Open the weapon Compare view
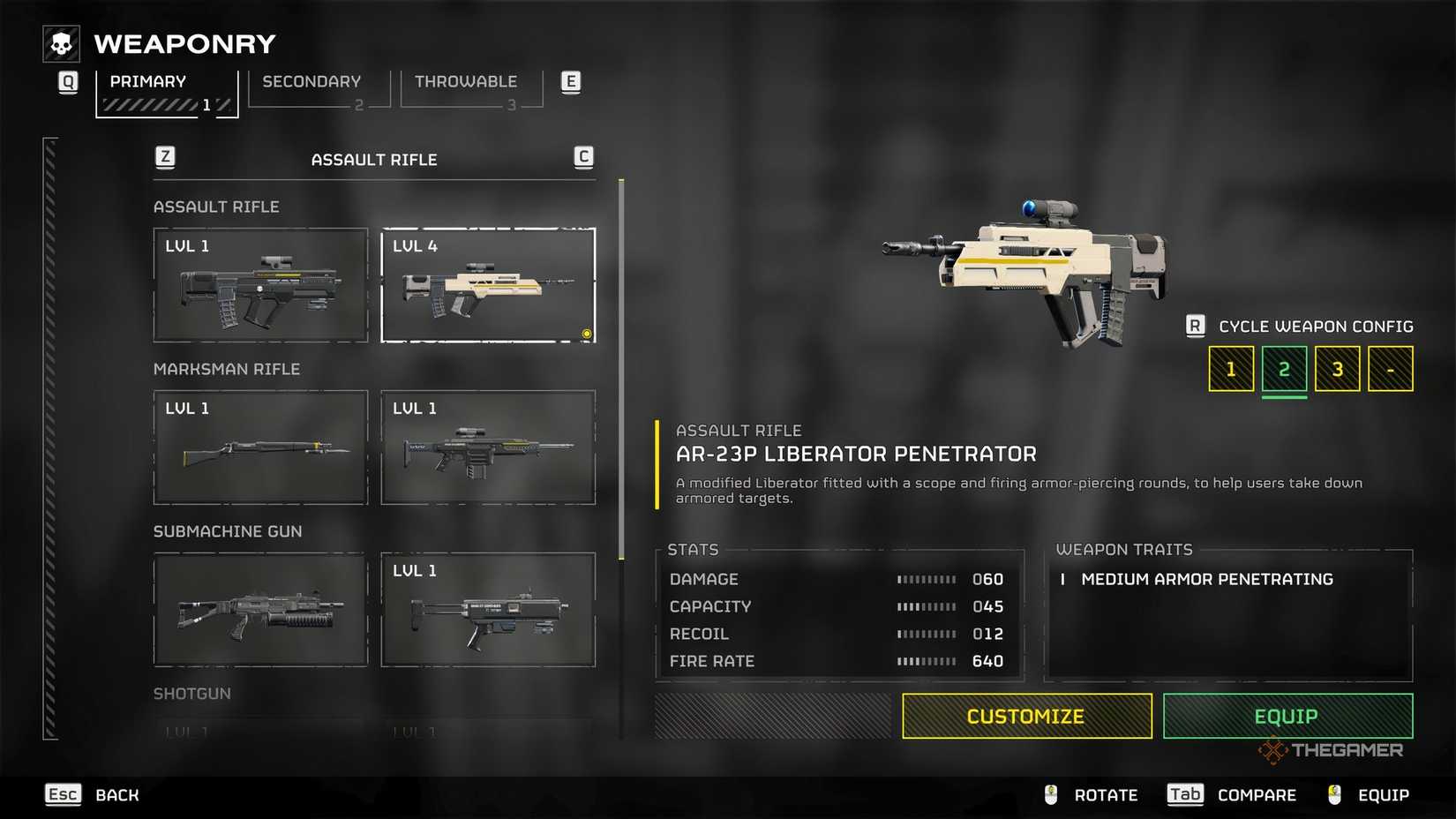Image resolution: width=1456 pixels, height=819 pixels. [x=1232, y=795]
